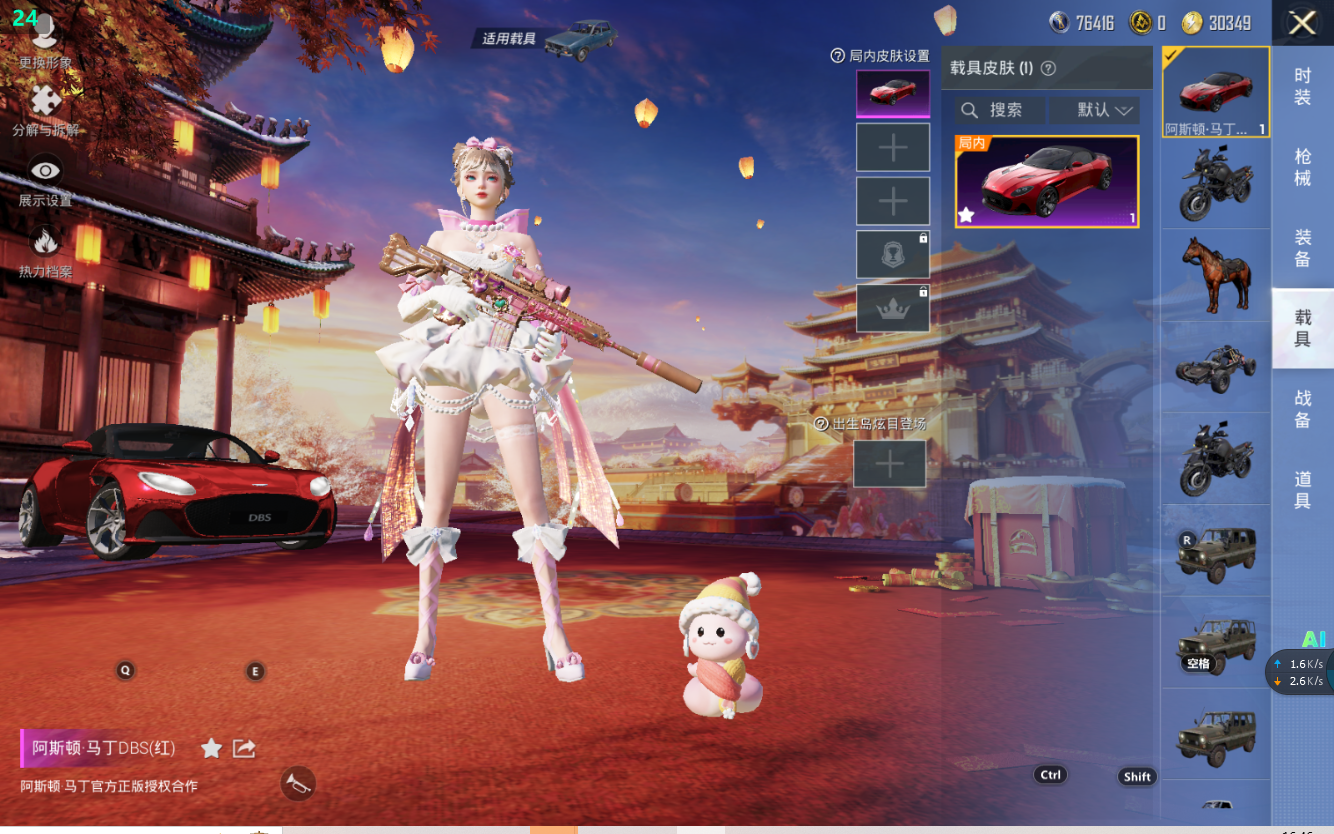Share the skin via the arrow icon

tap(244, 748)
